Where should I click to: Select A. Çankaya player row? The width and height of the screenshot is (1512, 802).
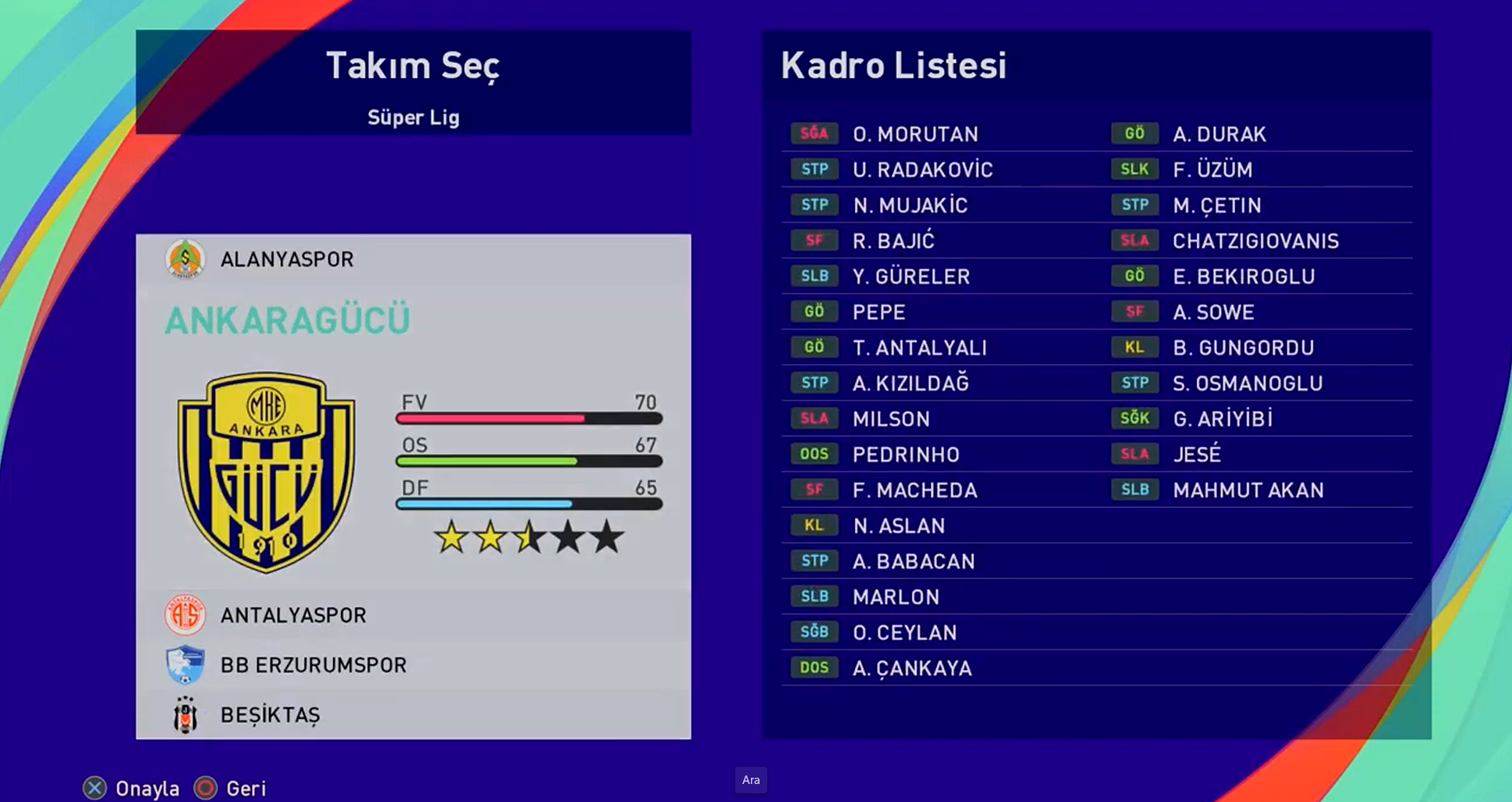click(912, 668)
